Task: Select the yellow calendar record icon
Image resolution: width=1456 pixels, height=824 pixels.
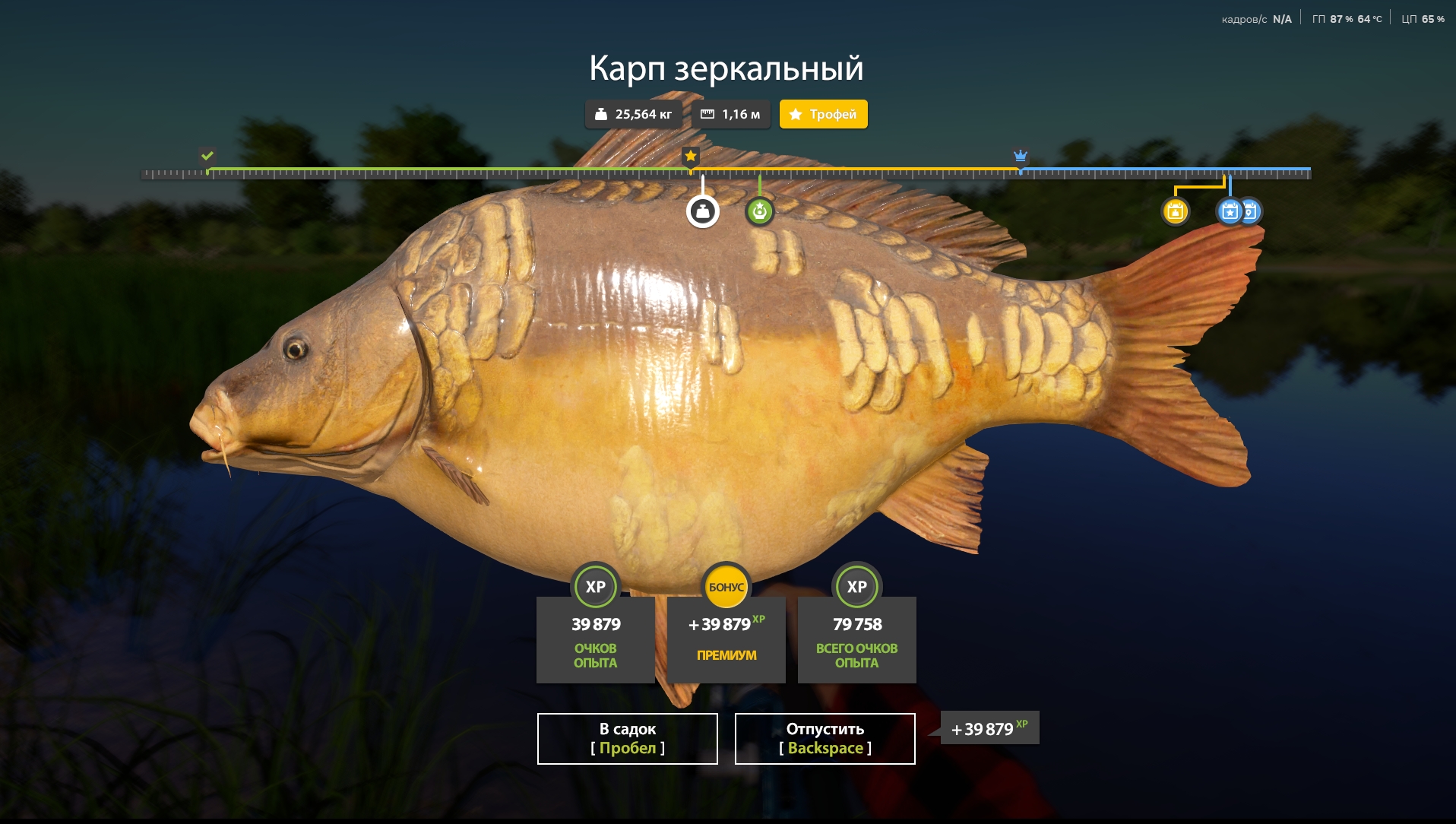Action: click(1175, 211)
